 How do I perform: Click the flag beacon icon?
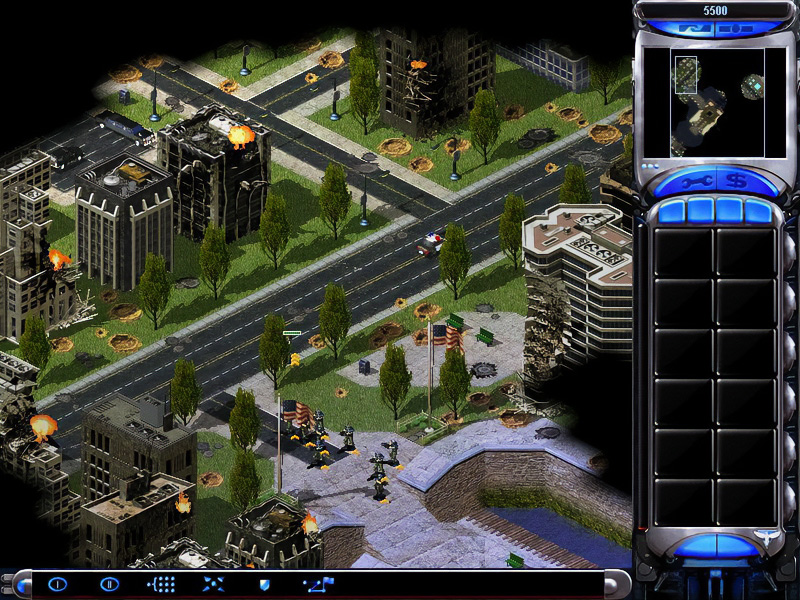(319, 584)
